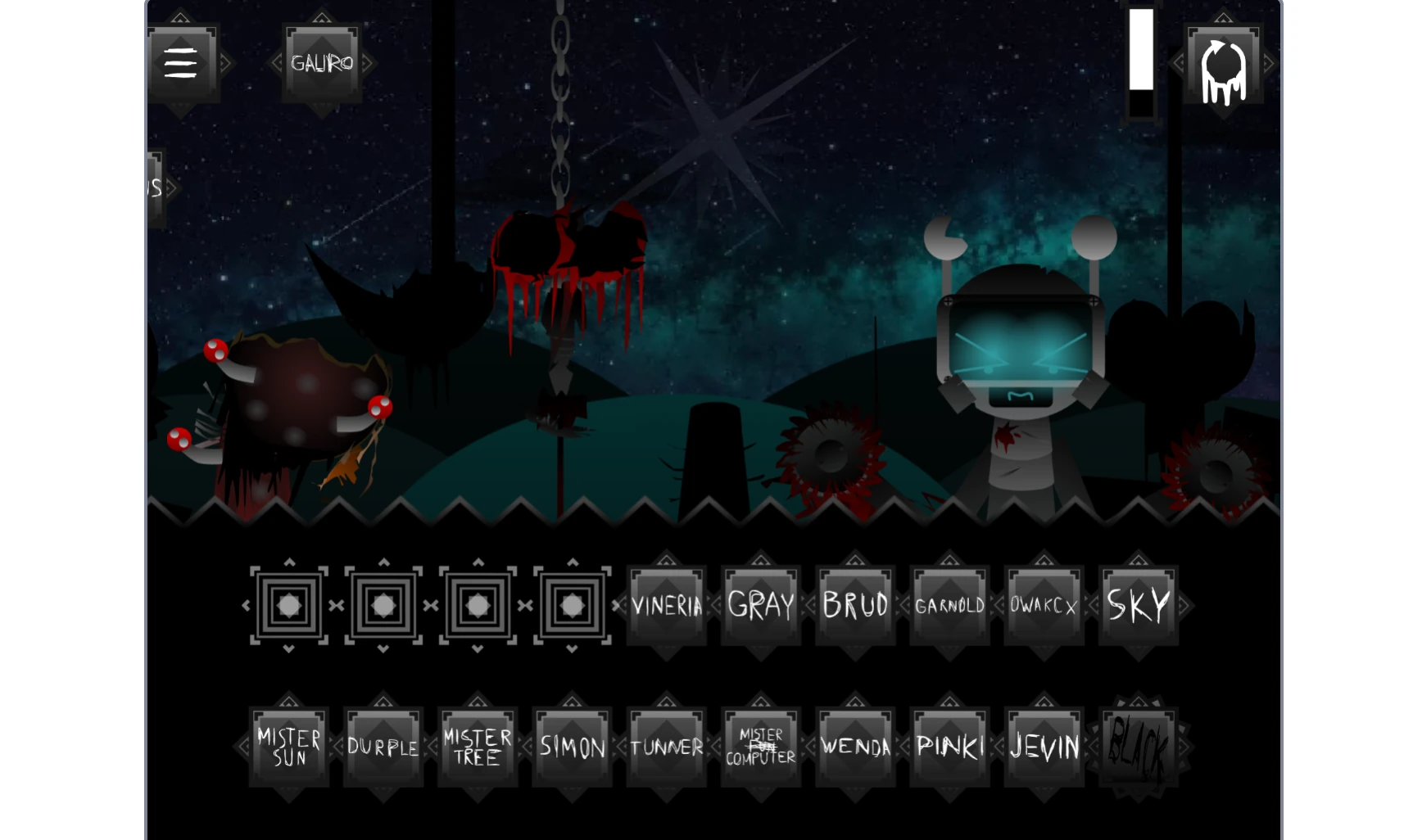1404x840 pixels.
Task: Click the up arrow above the first slot
Action: pos(288,562)
